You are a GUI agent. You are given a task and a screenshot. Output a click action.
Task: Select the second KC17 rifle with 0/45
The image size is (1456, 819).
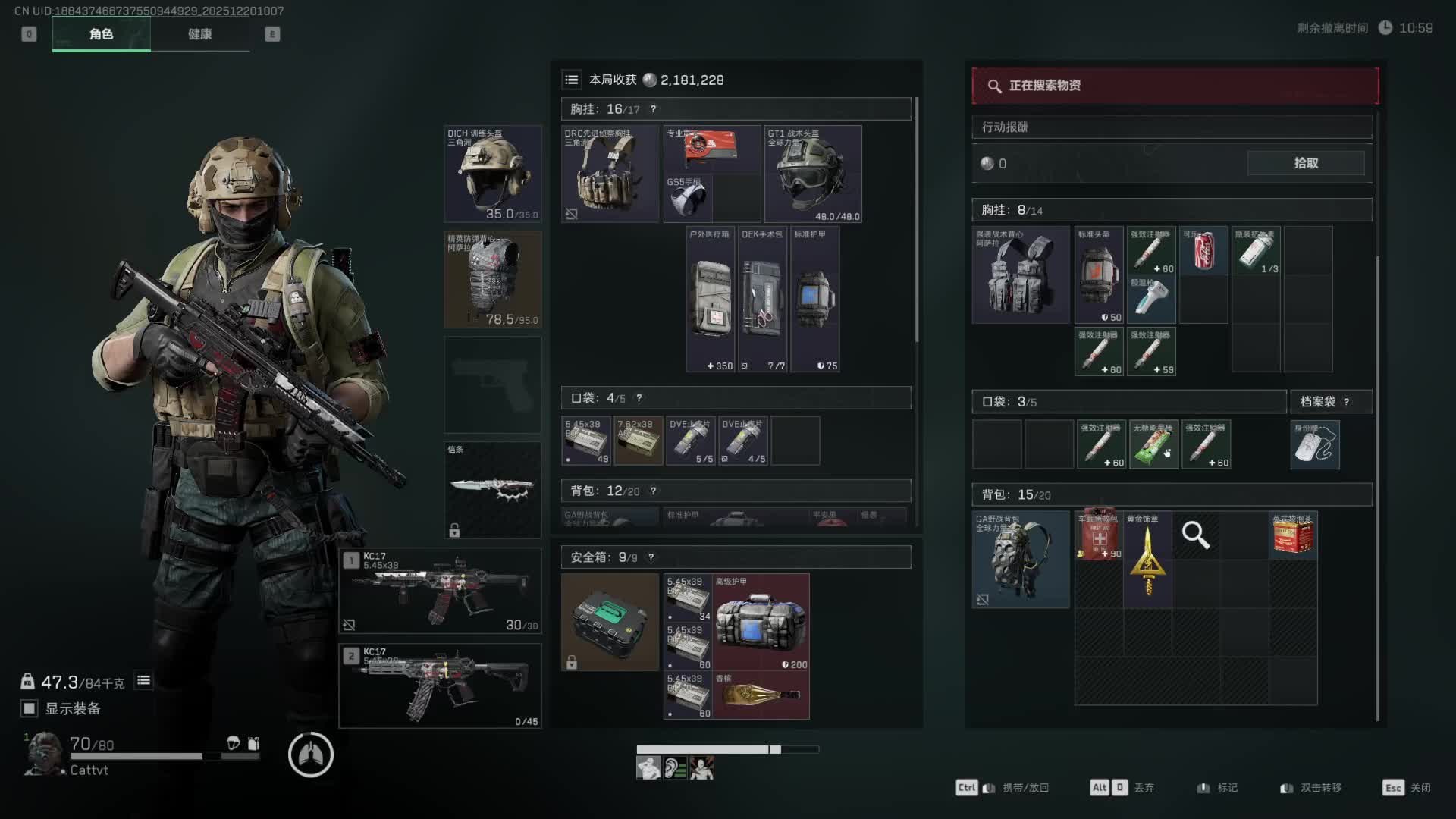point(440,686)
